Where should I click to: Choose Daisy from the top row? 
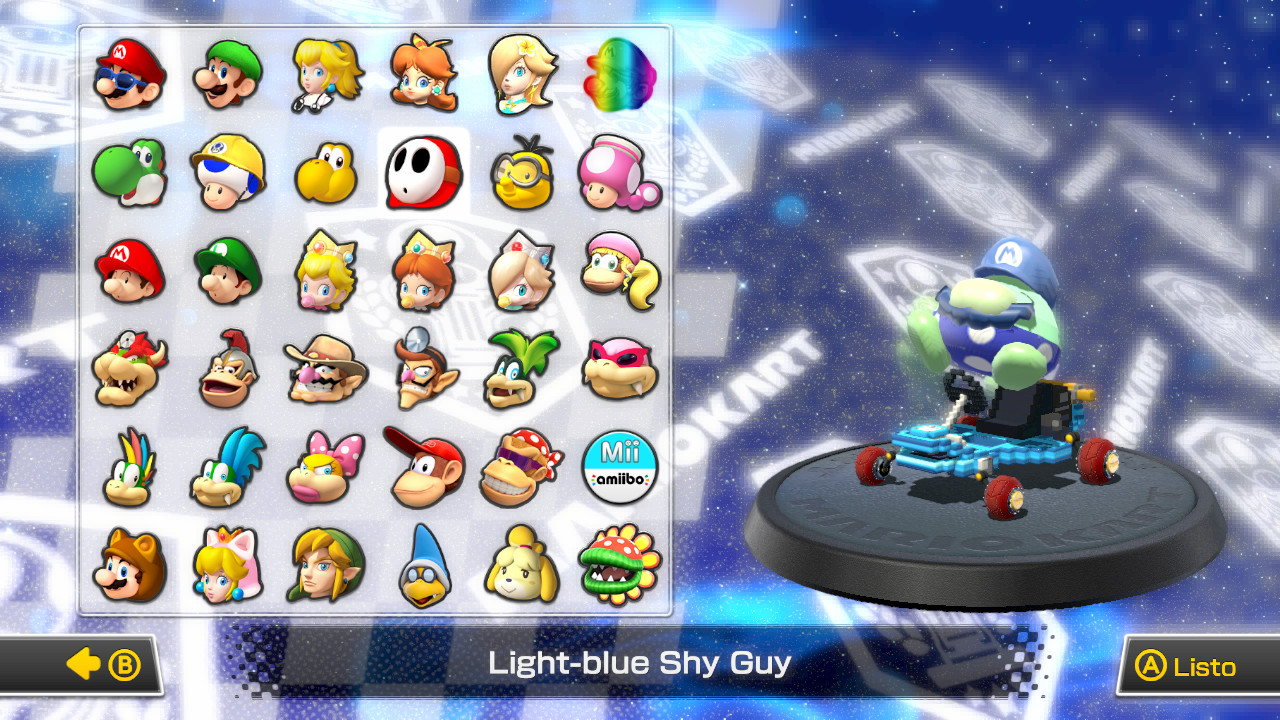(424, 75)
